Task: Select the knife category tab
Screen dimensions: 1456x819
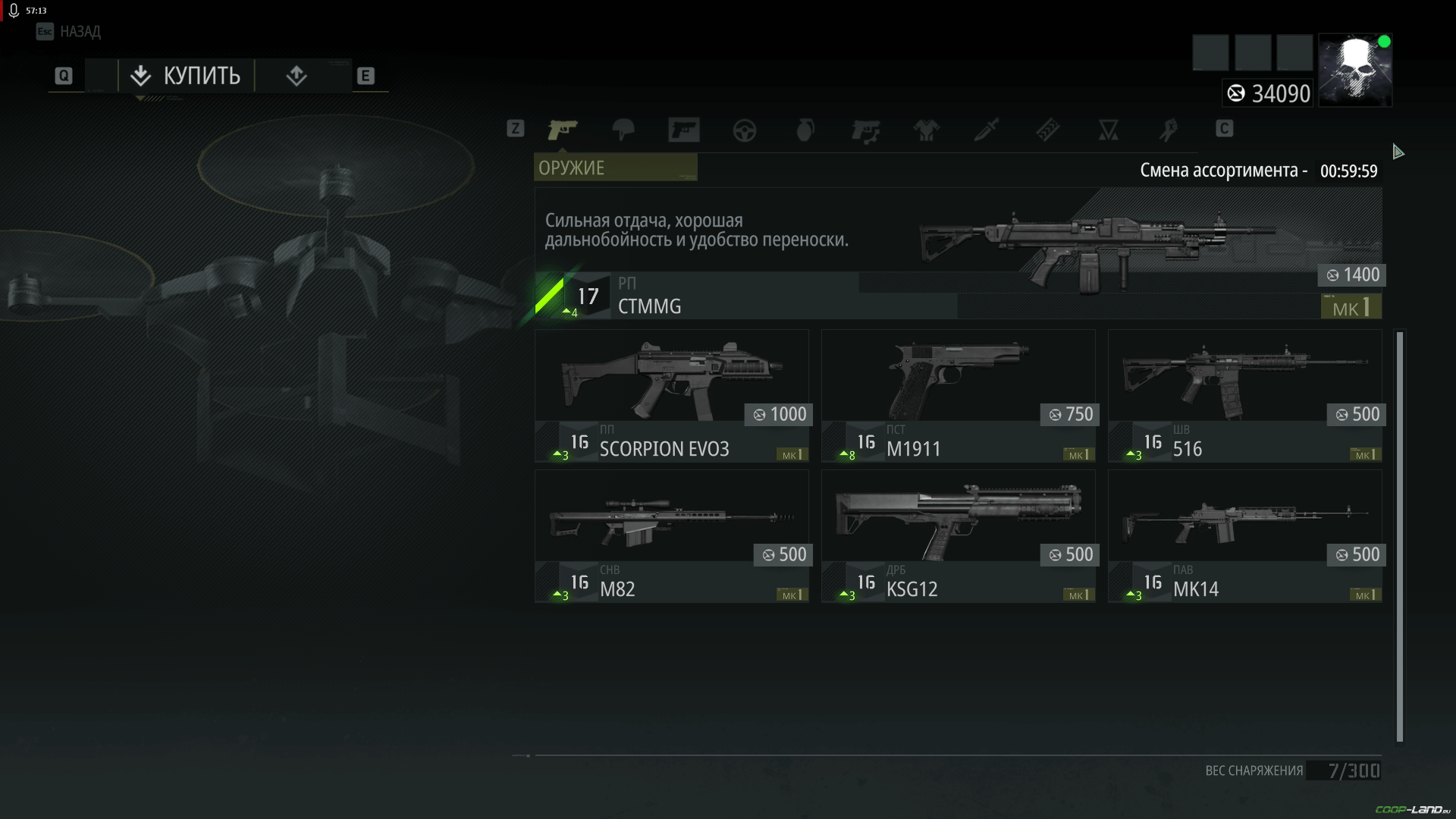Action: pyautogui.click(x=987, y=130)
